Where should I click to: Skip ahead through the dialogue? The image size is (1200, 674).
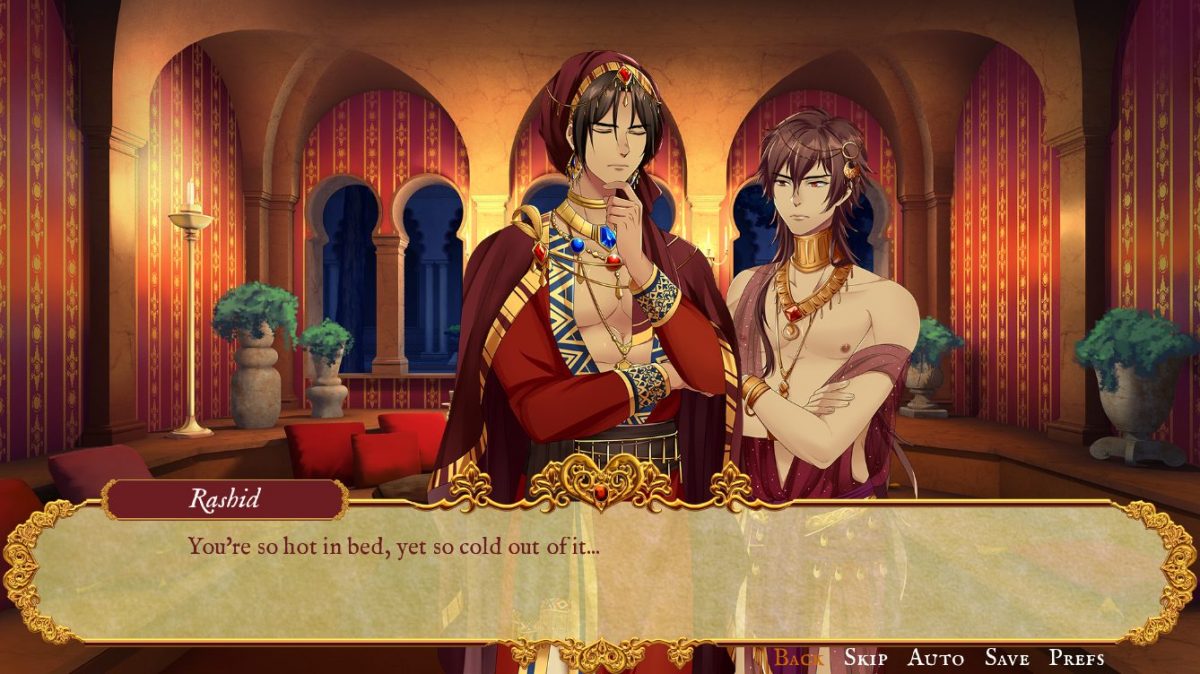coord(865,657)
